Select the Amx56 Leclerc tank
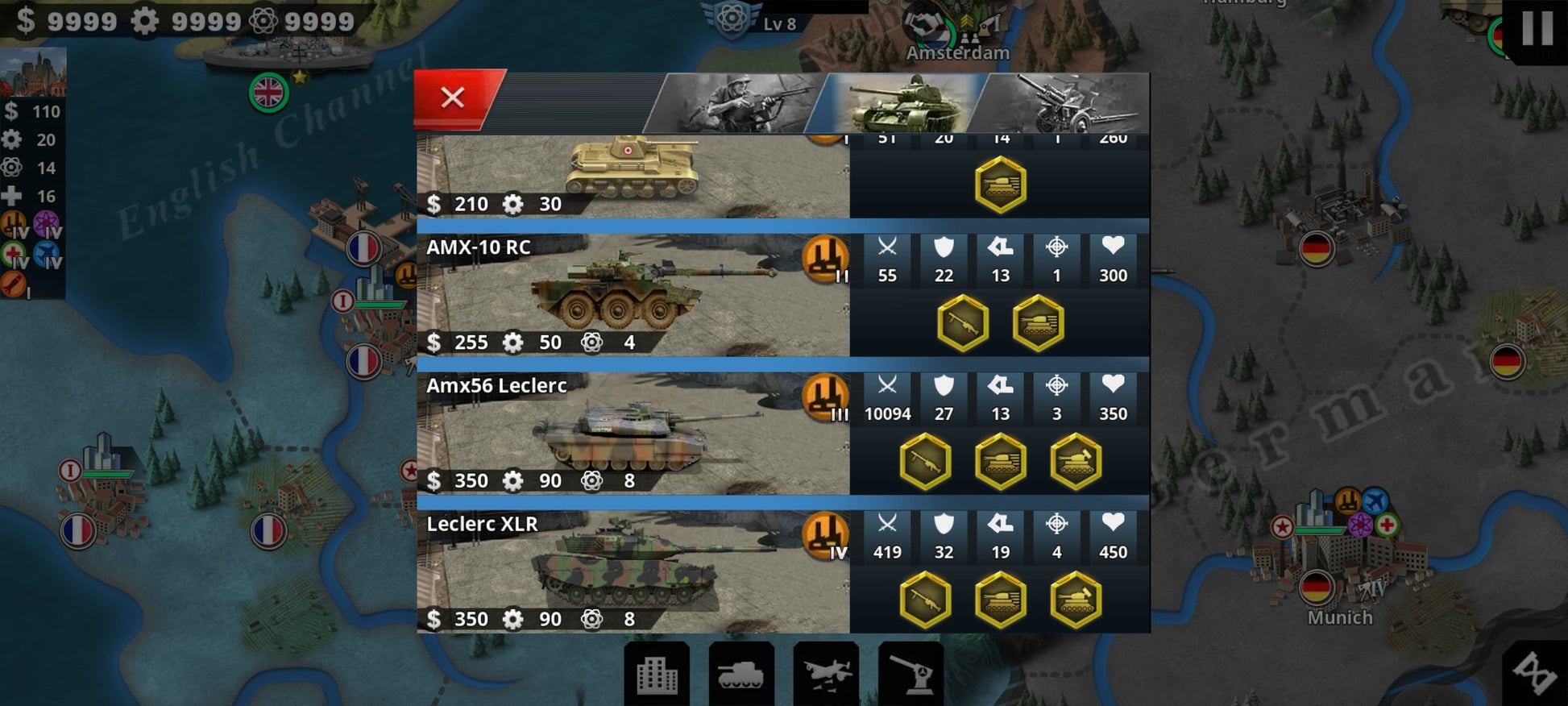This screenshot has width=1568, height=706. [633, 434]
